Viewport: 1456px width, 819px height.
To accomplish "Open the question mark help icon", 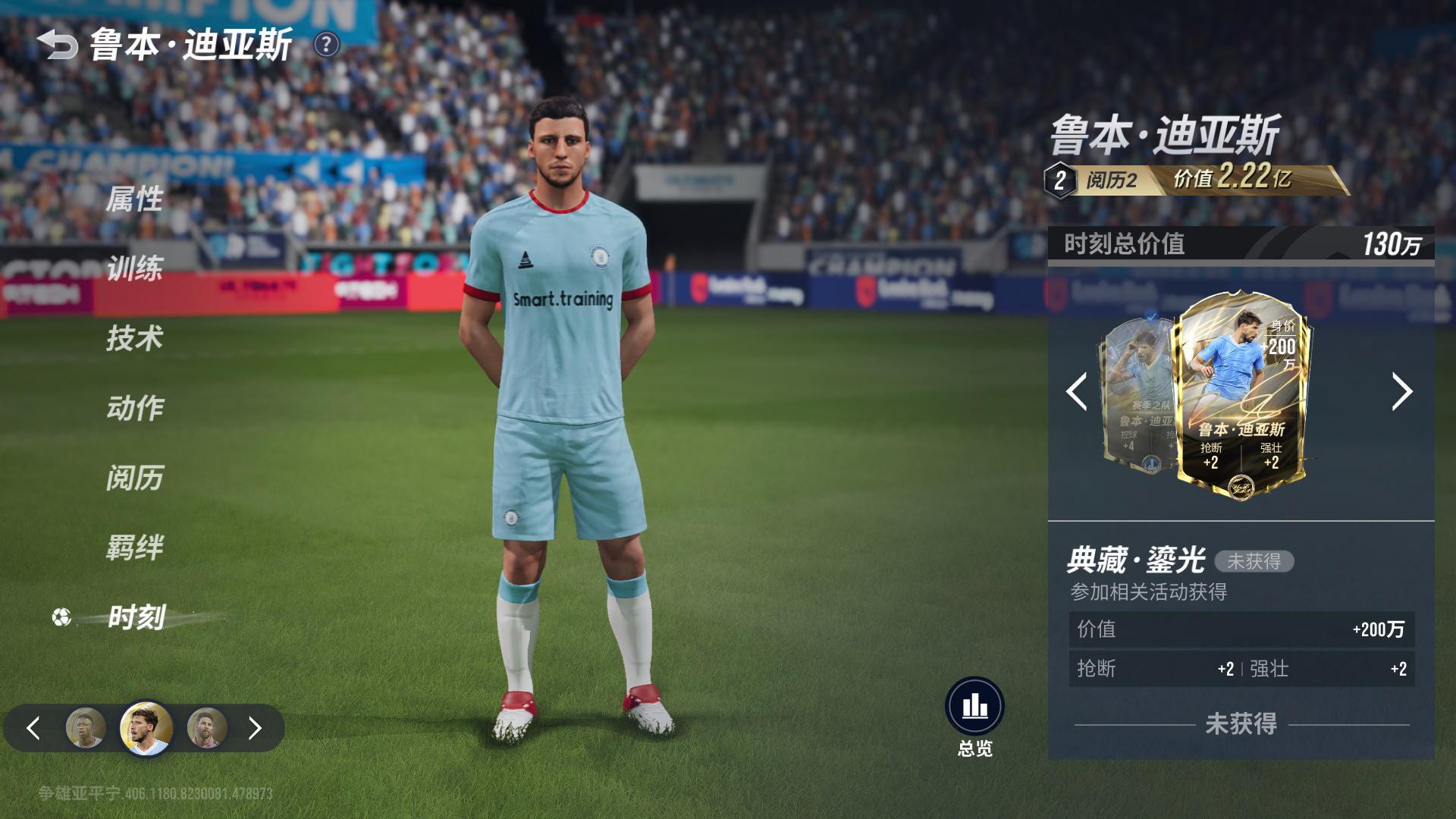I will coord(326,45).
